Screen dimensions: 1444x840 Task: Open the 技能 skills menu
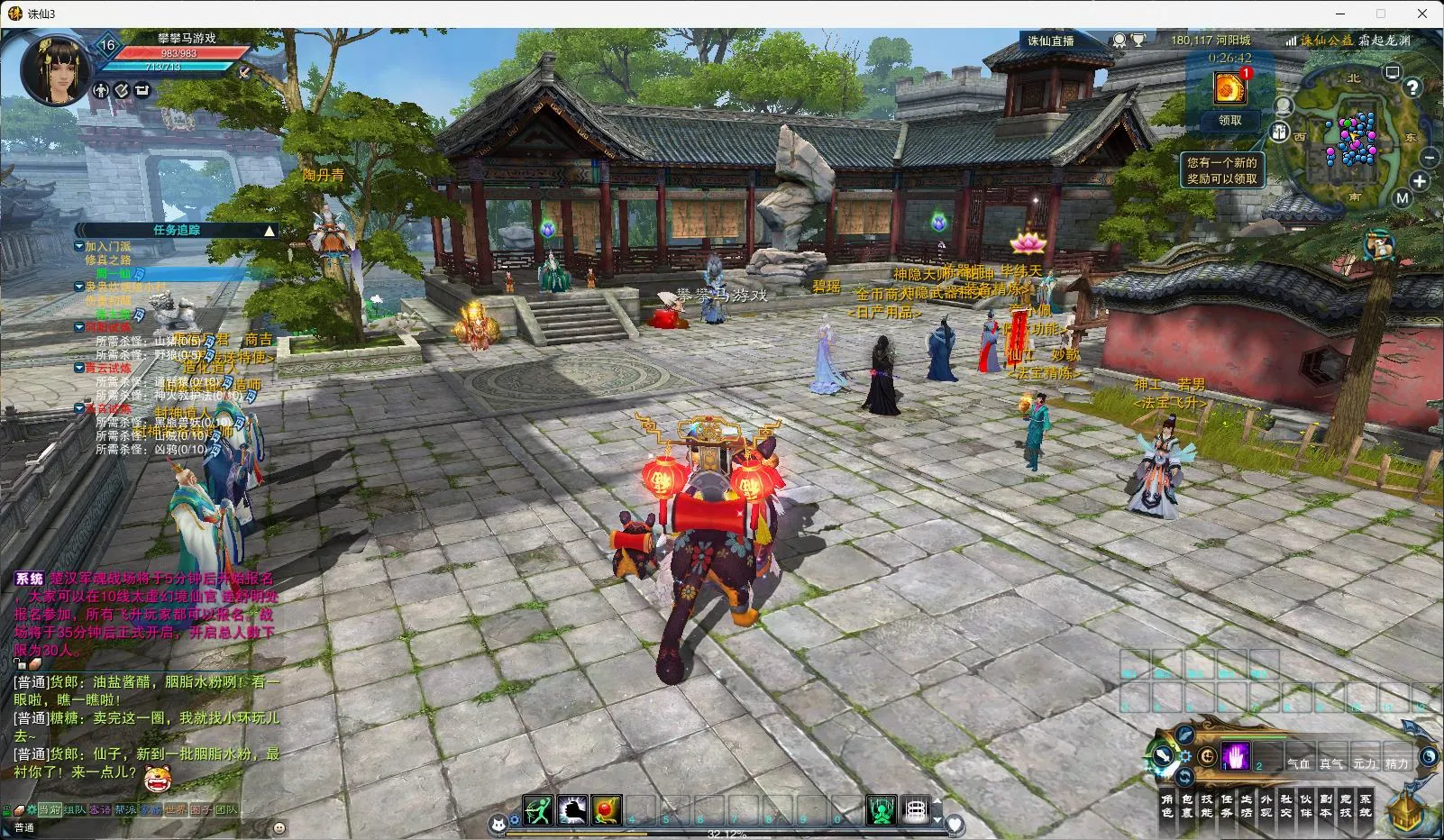[1207, 805]
